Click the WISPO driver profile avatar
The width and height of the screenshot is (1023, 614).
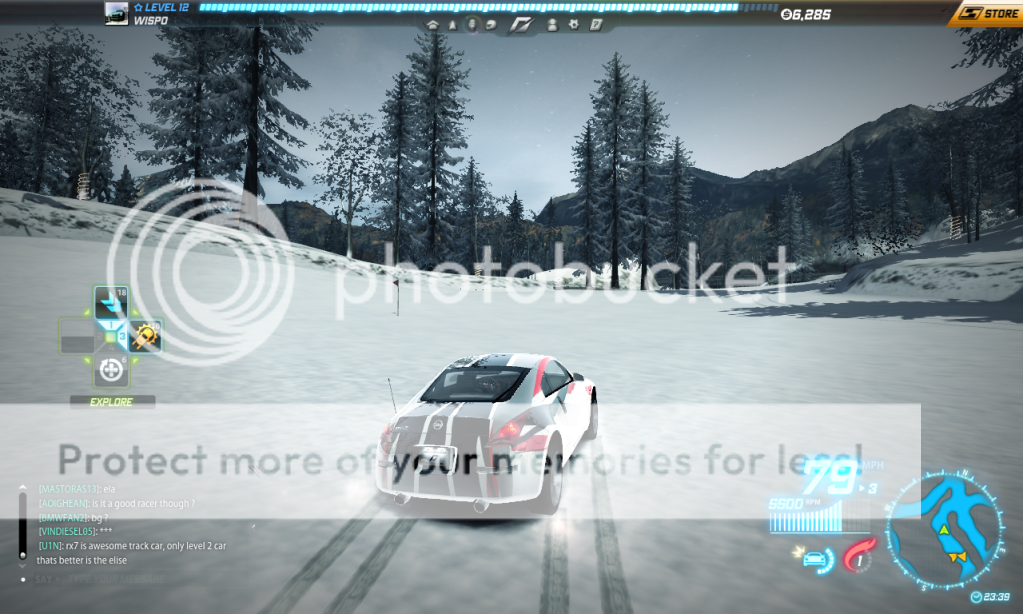(x=116, y=13)
